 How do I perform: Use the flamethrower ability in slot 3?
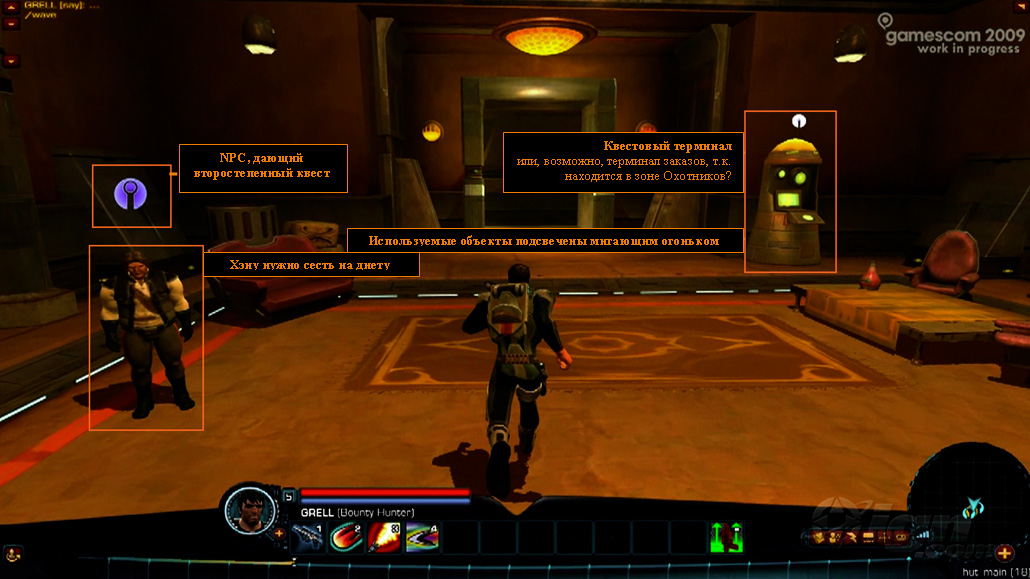pos(384,537)
